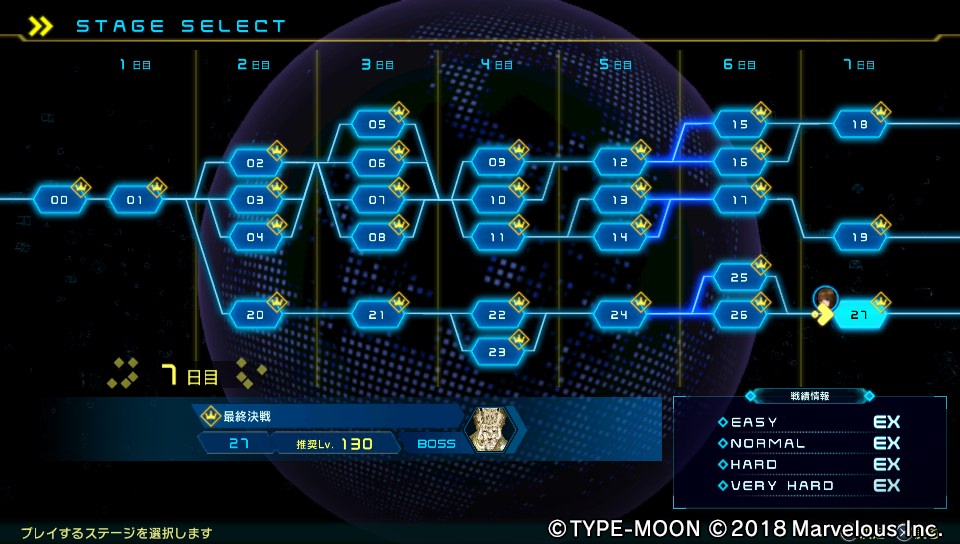Choose stage 20 hexagon
Screen dimensions: 960x544
click(x=256, y=315)
